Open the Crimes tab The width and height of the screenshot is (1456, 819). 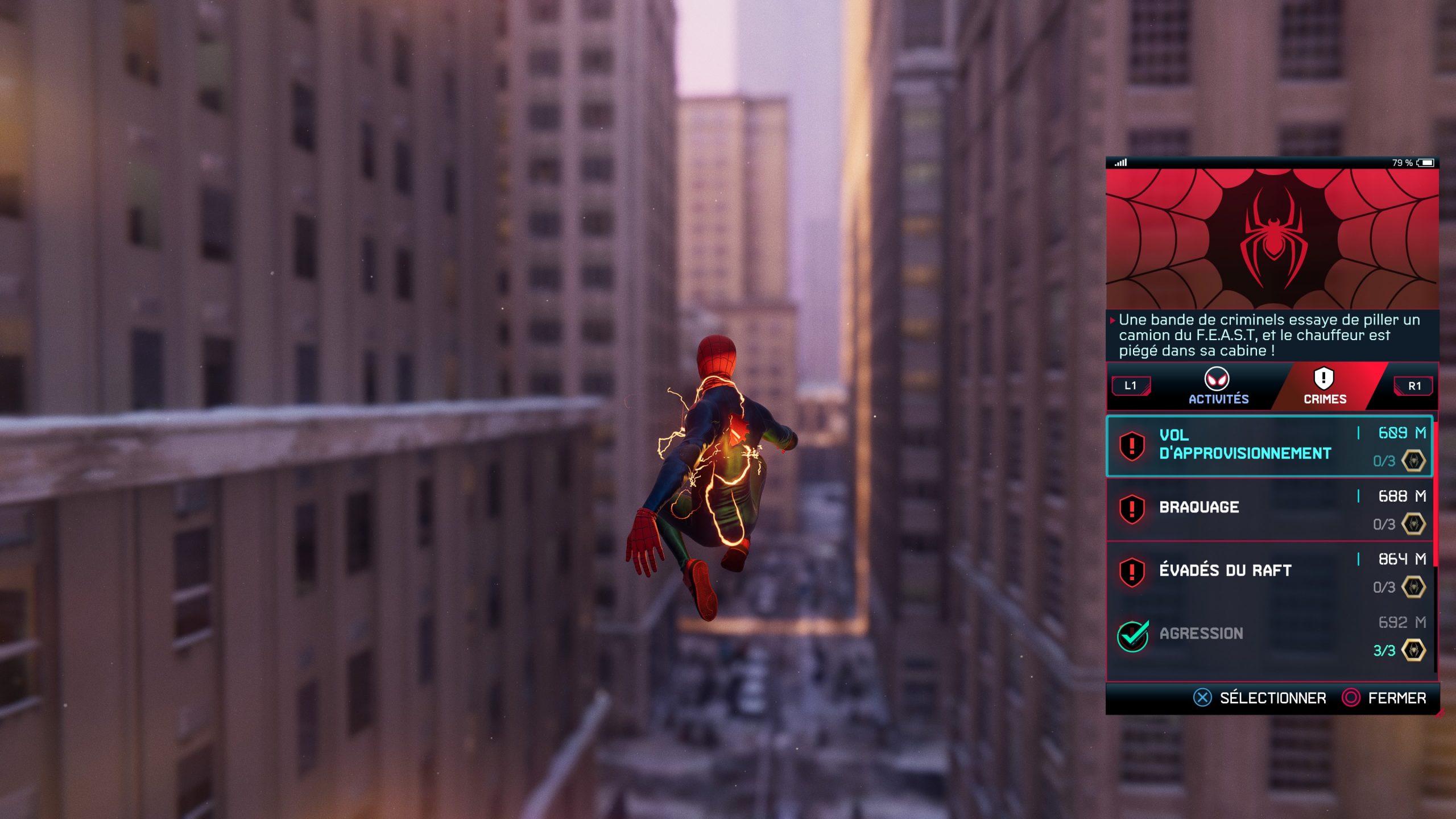pos(1324,387)
